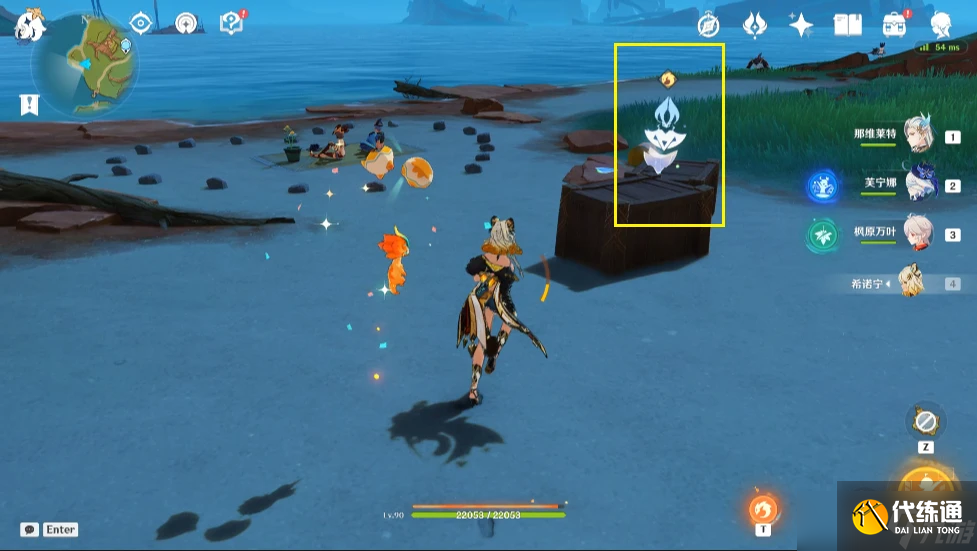This screenshot has width=977, height=551.
Task: Click the eye-shaped icon near the minimap
Action: (x=141, y=23)
